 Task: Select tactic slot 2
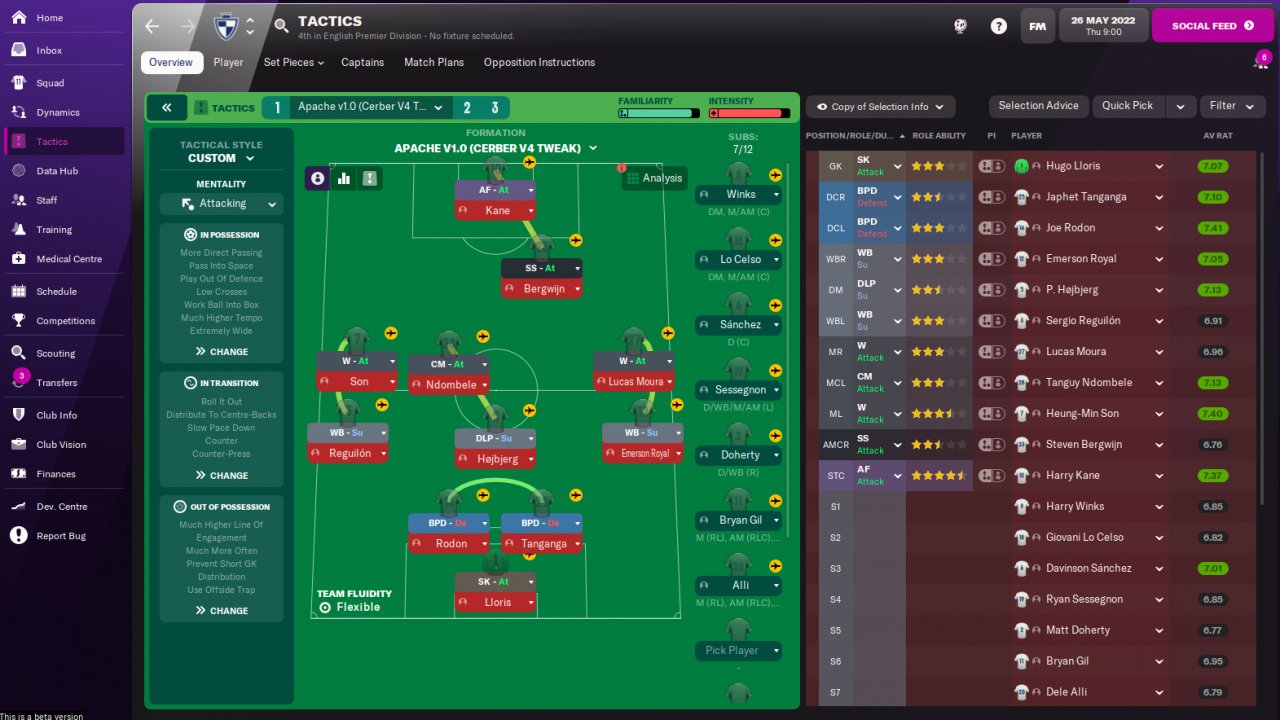[466, 108]
